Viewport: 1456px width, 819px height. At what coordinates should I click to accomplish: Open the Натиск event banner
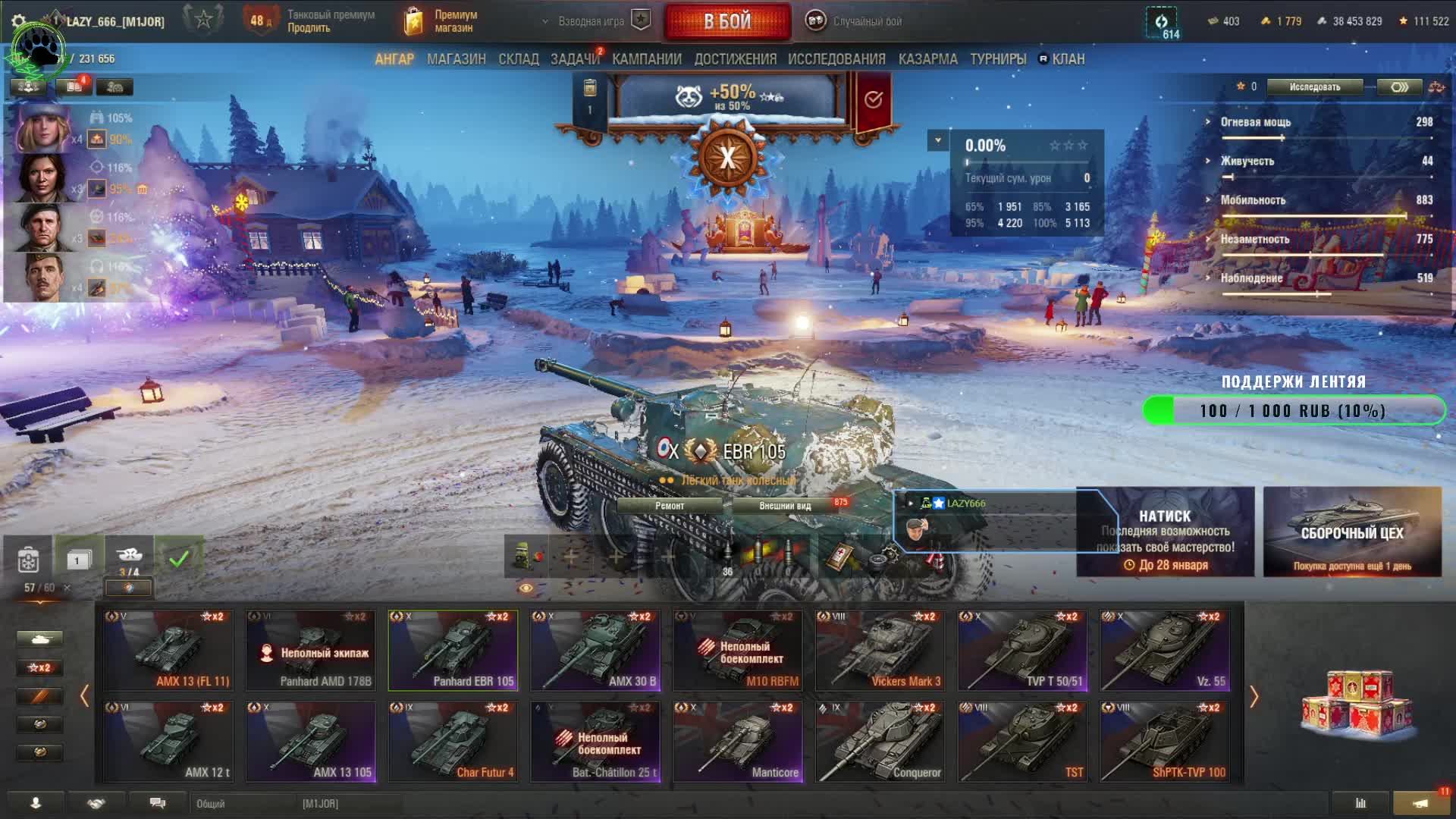tap(1165, 532)
